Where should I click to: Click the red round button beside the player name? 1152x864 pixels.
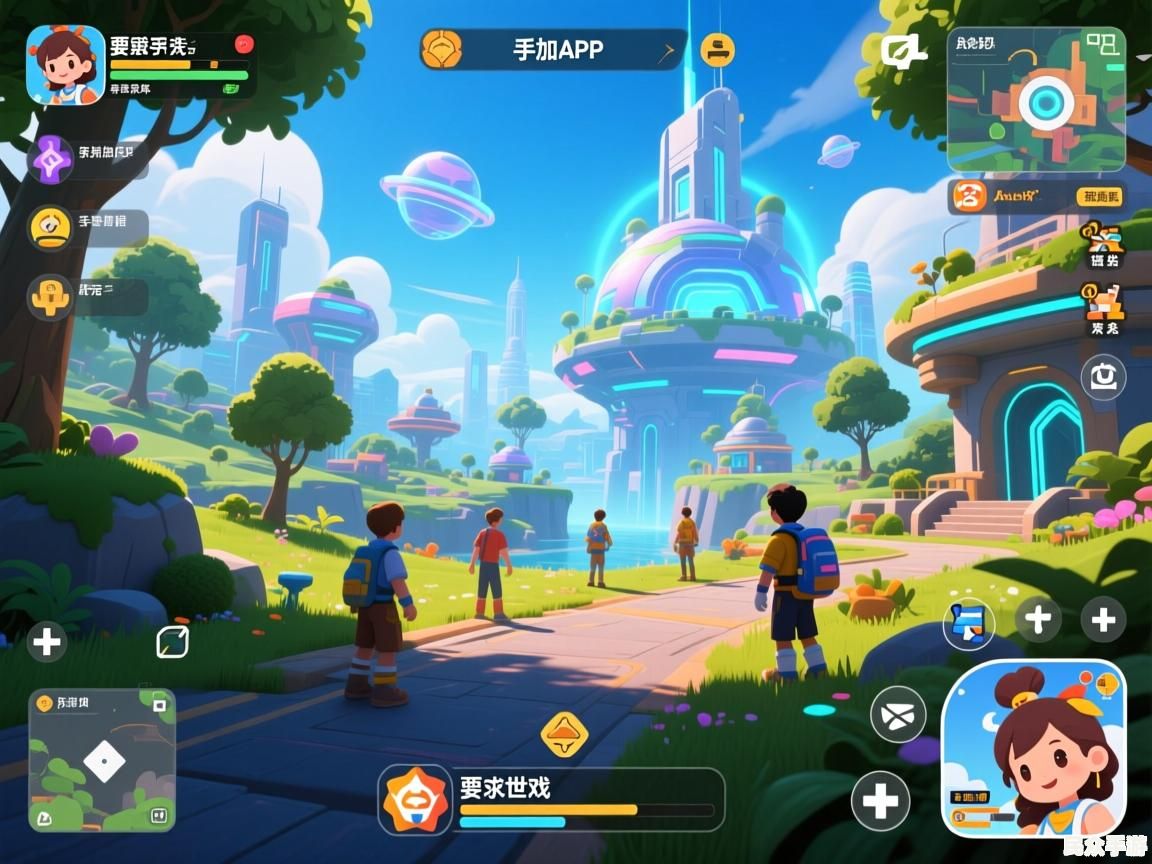tap(244, 44)
